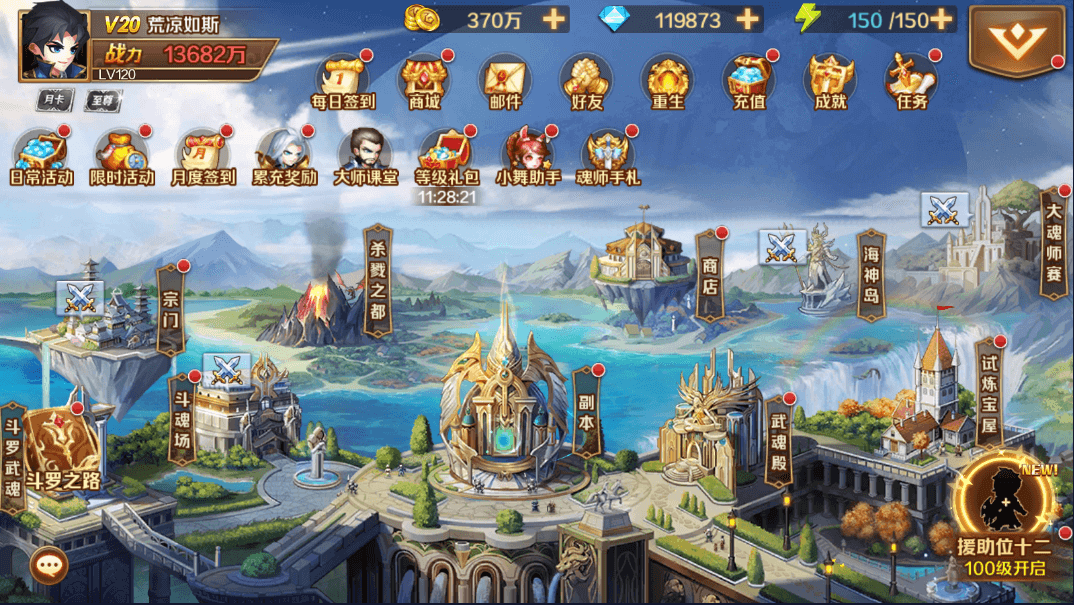This screenshot has height=605, width=1074.
Task: View the 成就 achievements icon
Action: [x=830, y=79]
